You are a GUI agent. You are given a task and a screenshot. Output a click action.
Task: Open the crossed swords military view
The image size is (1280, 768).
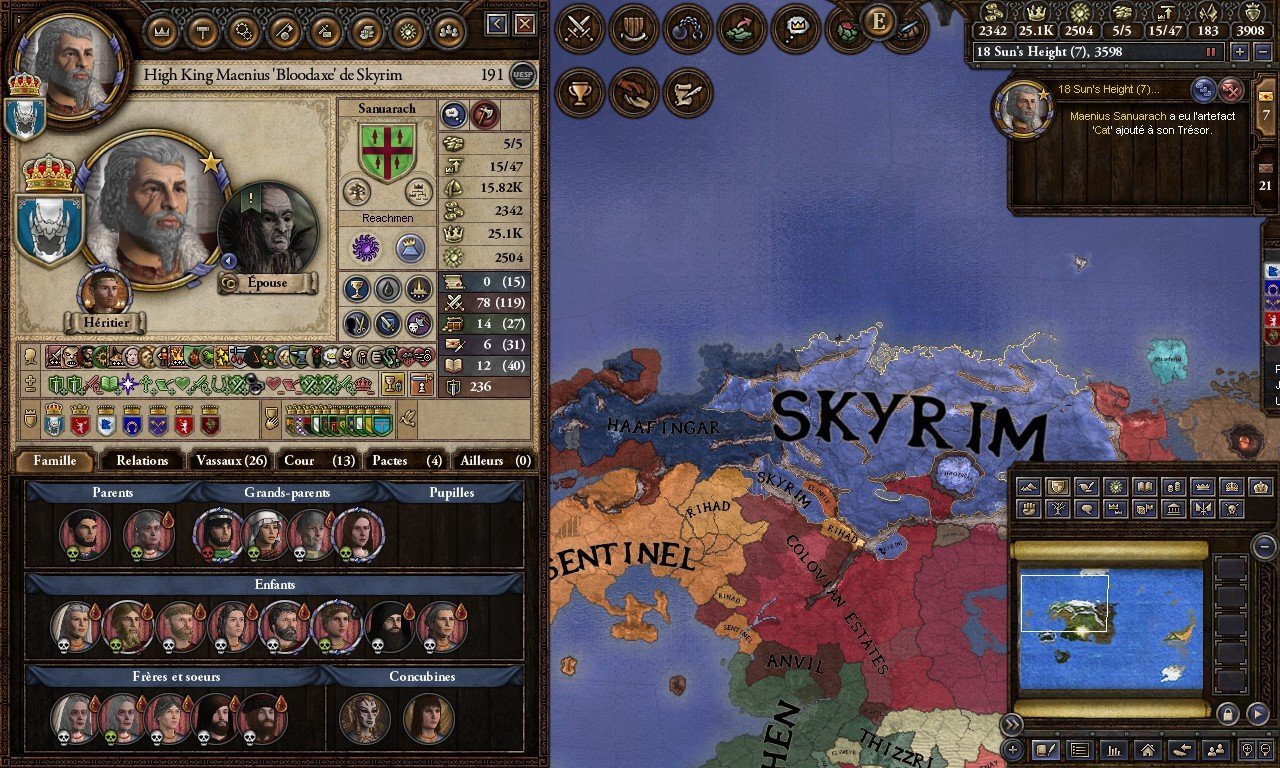coord(579,29)
